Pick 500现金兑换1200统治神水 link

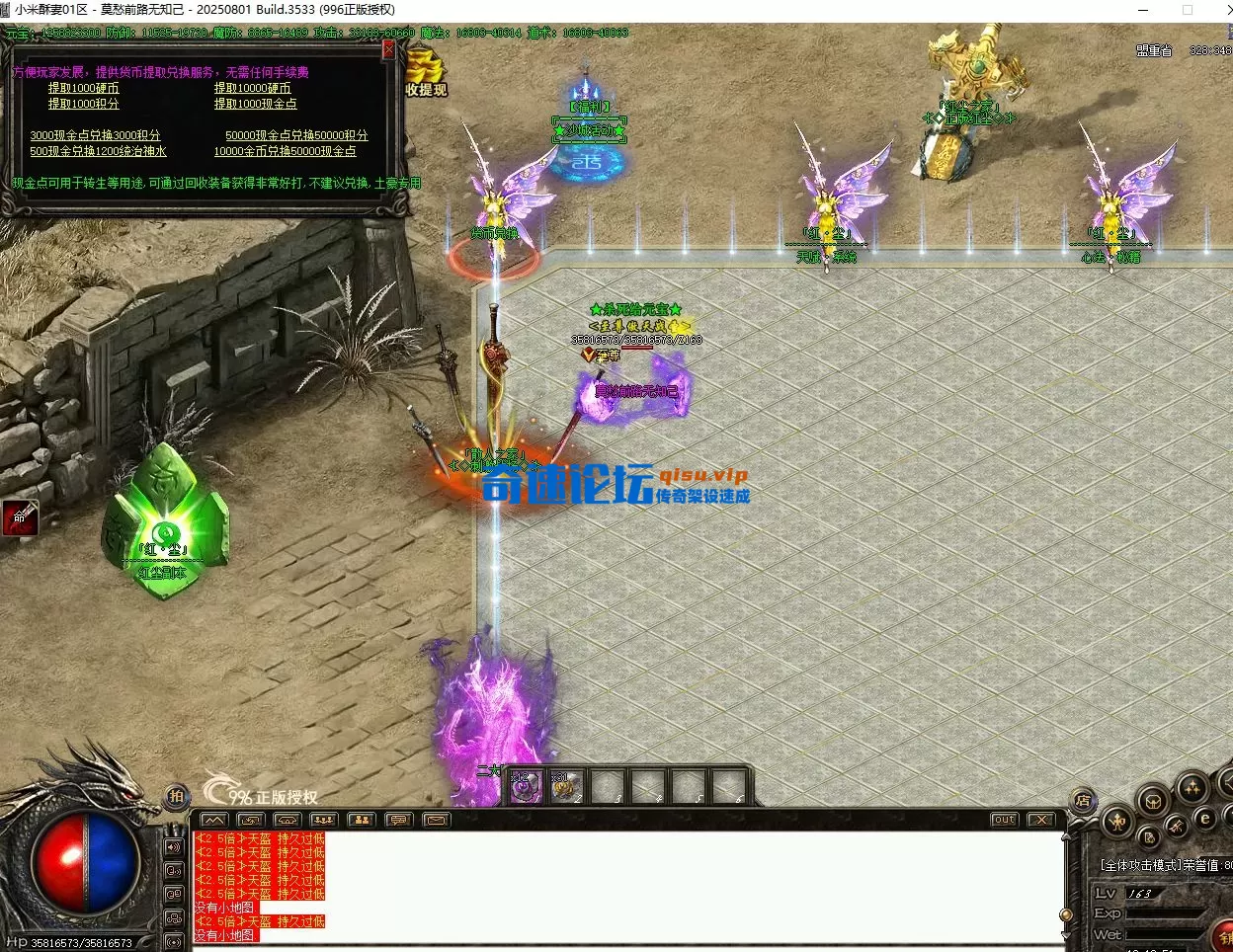click(x=98, y=151)
